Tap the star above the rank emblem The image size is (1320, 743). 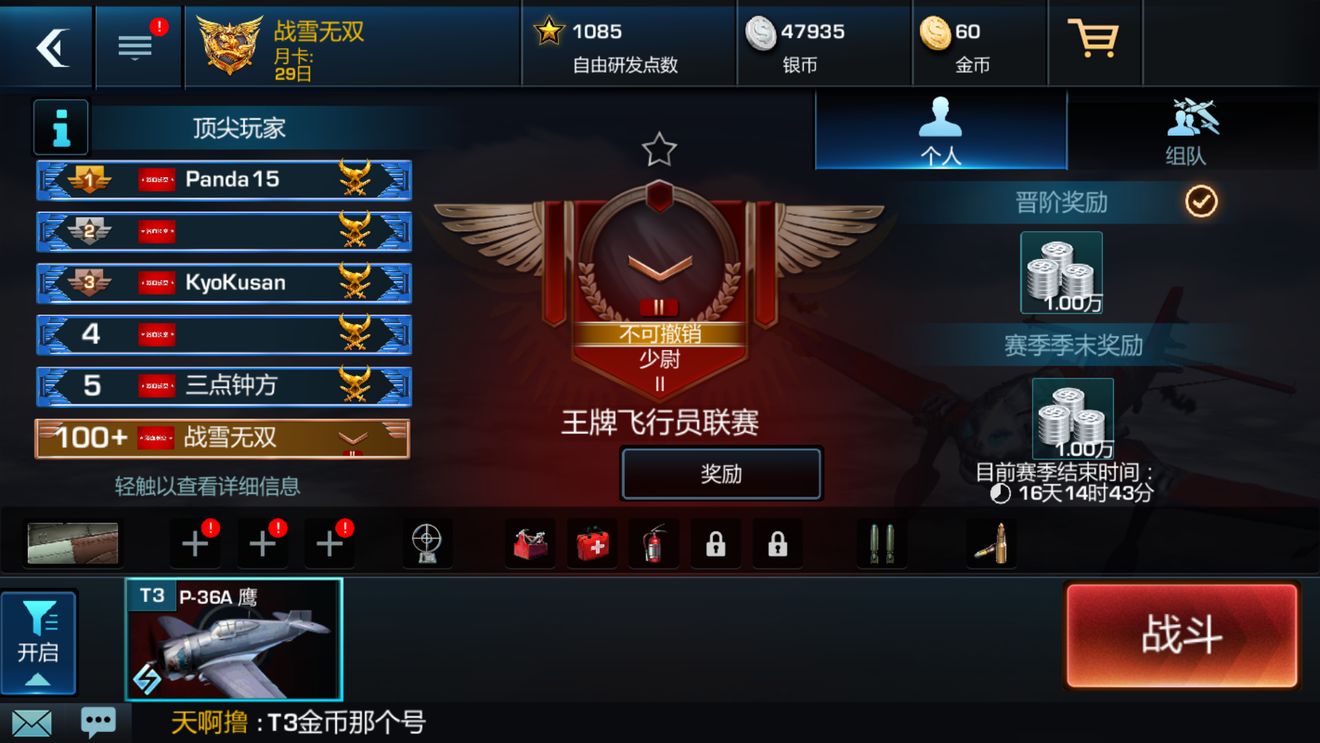659,149
